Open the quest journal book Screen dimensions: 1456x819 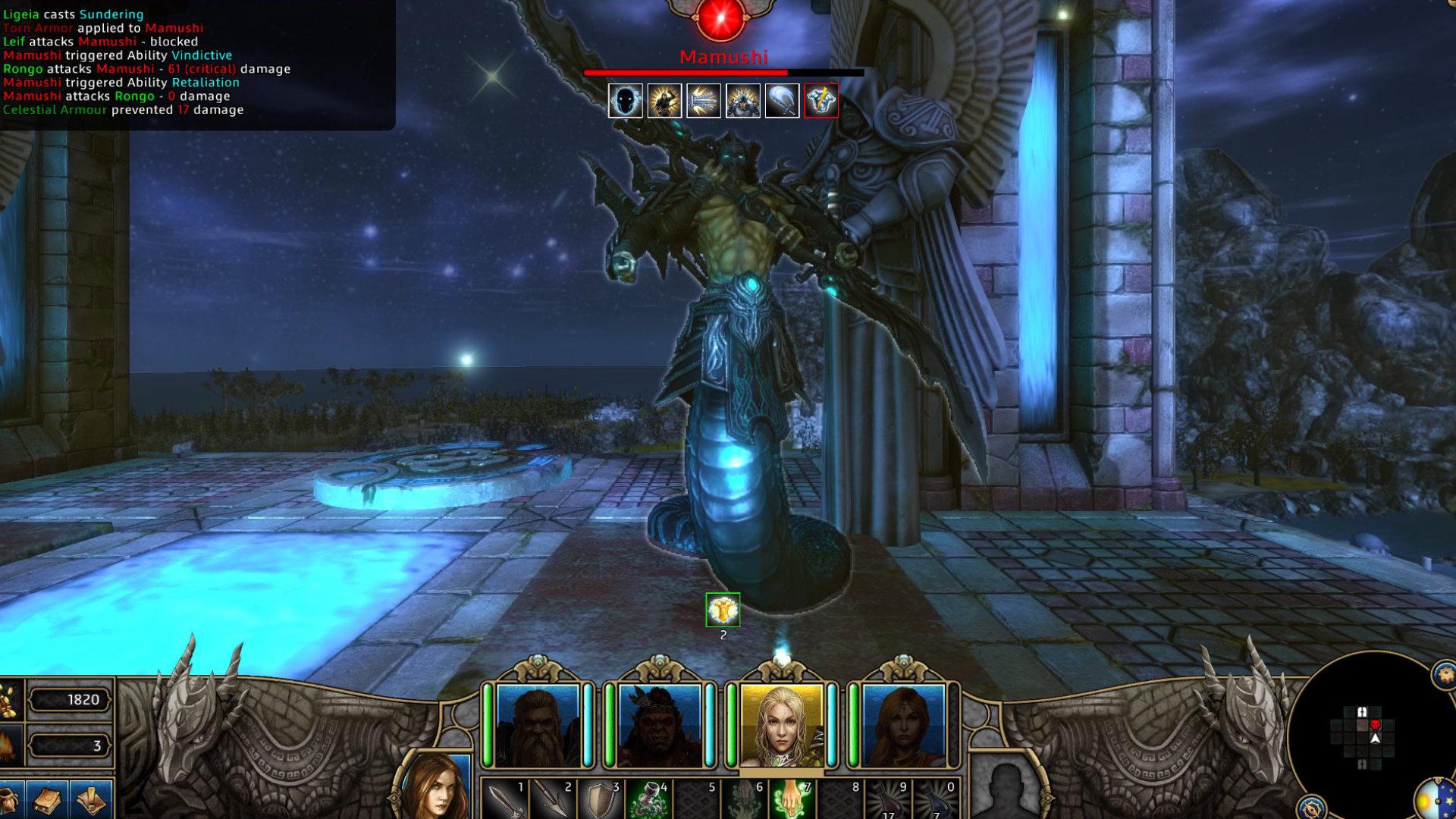(x=47, y=800)
